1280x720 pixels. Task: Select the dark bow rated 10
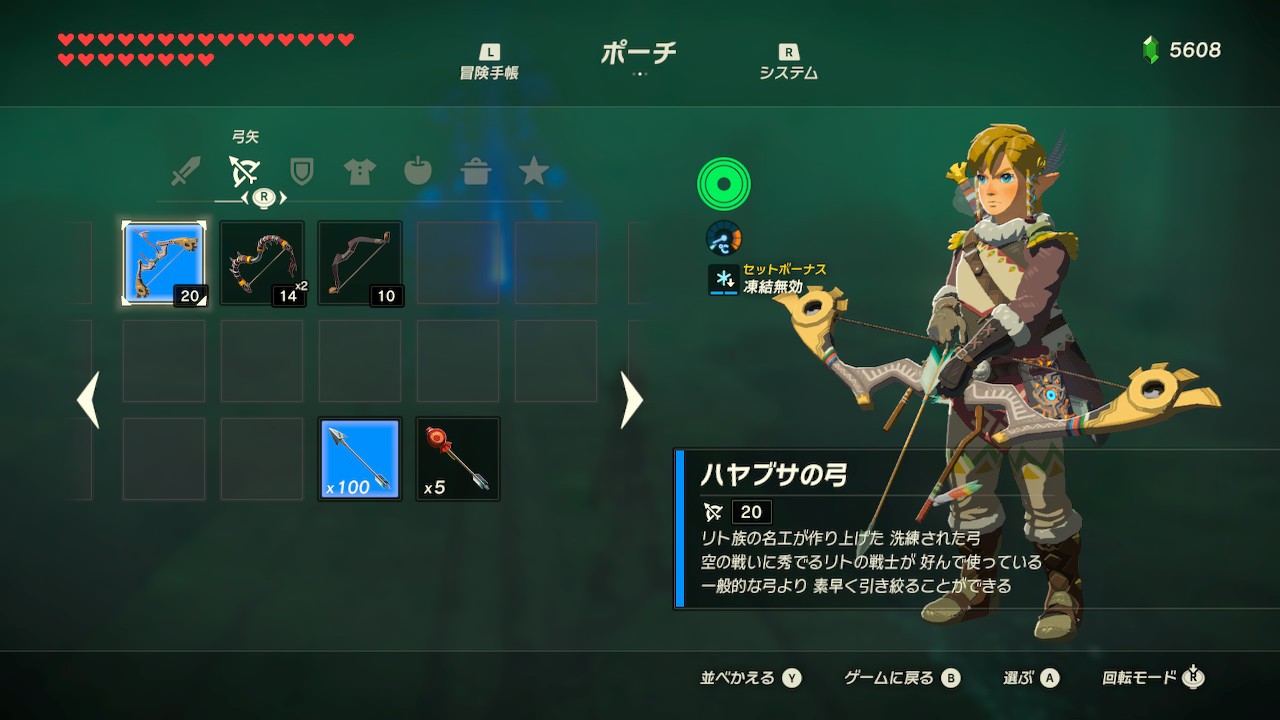360,263
